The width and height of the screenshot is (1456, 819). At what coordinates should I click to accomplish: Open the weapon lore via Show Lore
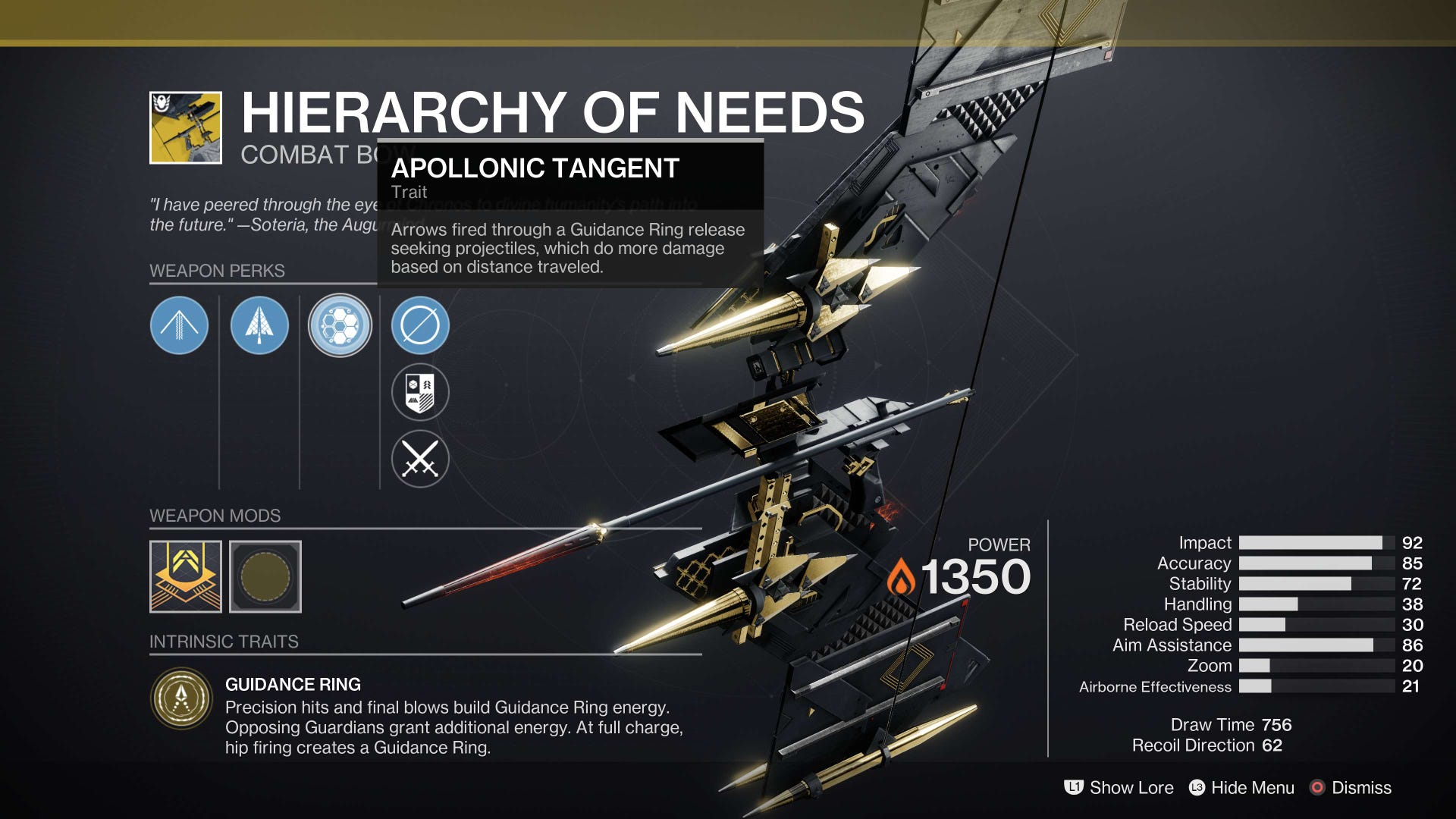click(x=1130, y=788)
